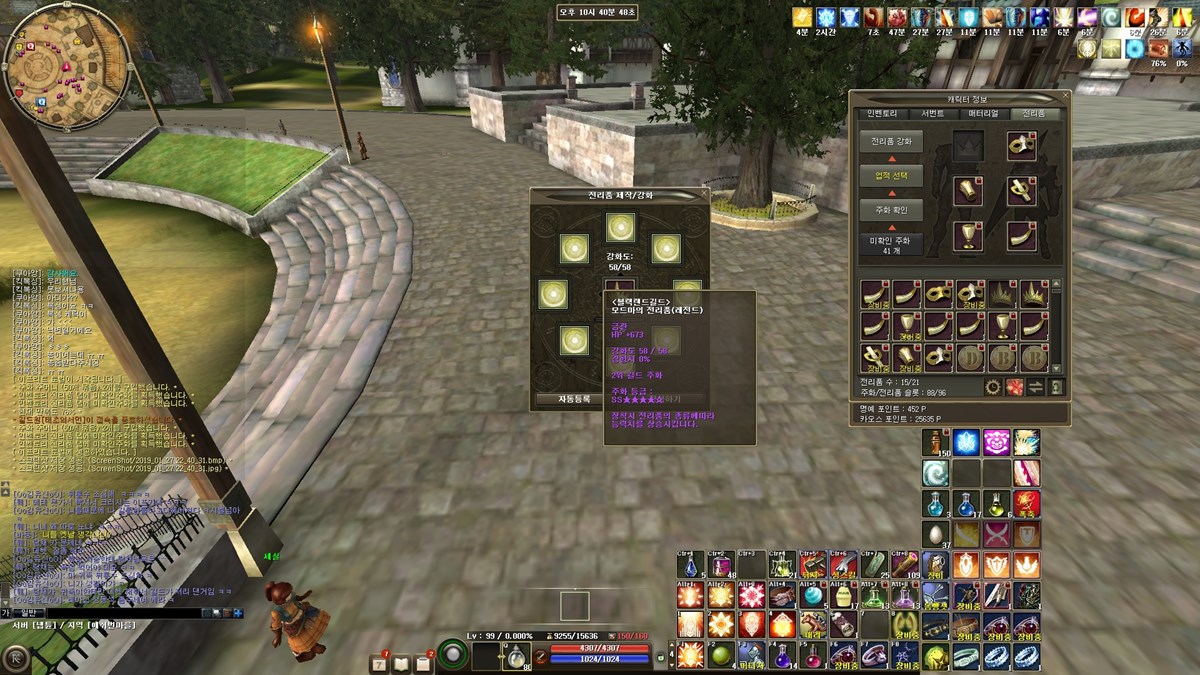Click the 미확인 주화 41개 button
The image size is (1200, 675).
(891, 245)
